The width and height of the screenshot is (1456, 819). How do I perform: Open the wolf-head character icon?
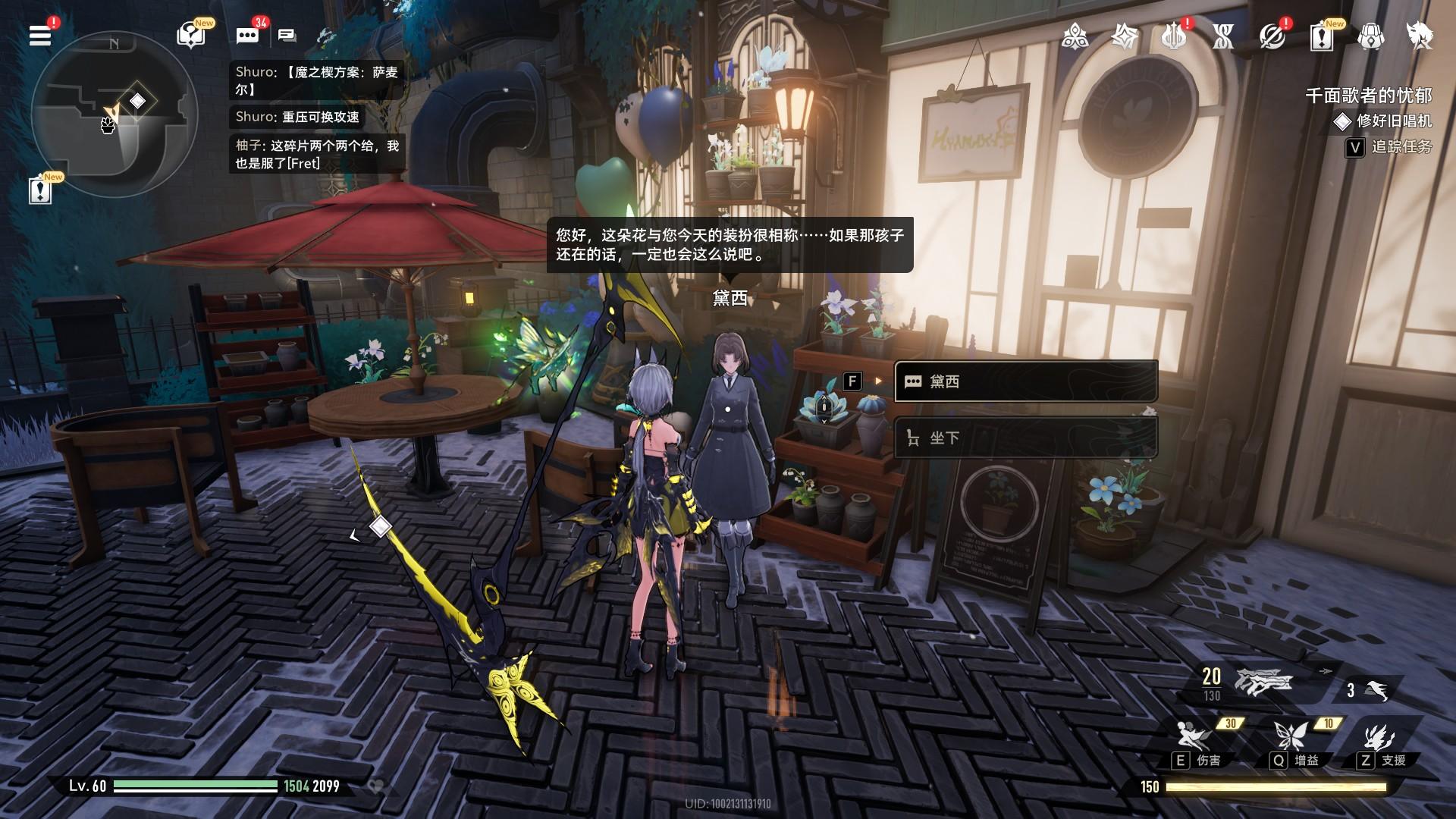[x=1420, y=36]
